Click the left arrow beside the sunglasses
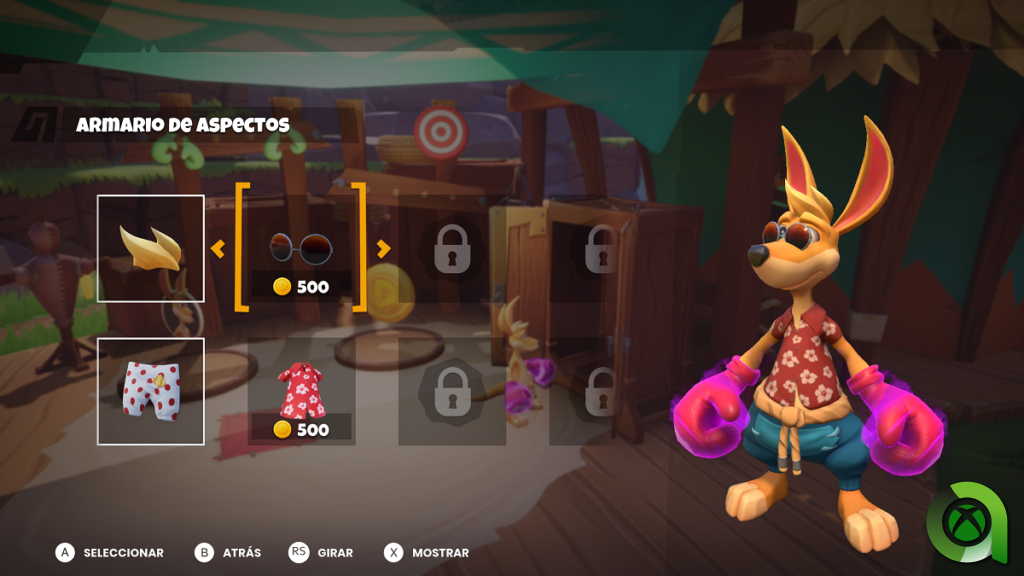 (x=218, y=249)
